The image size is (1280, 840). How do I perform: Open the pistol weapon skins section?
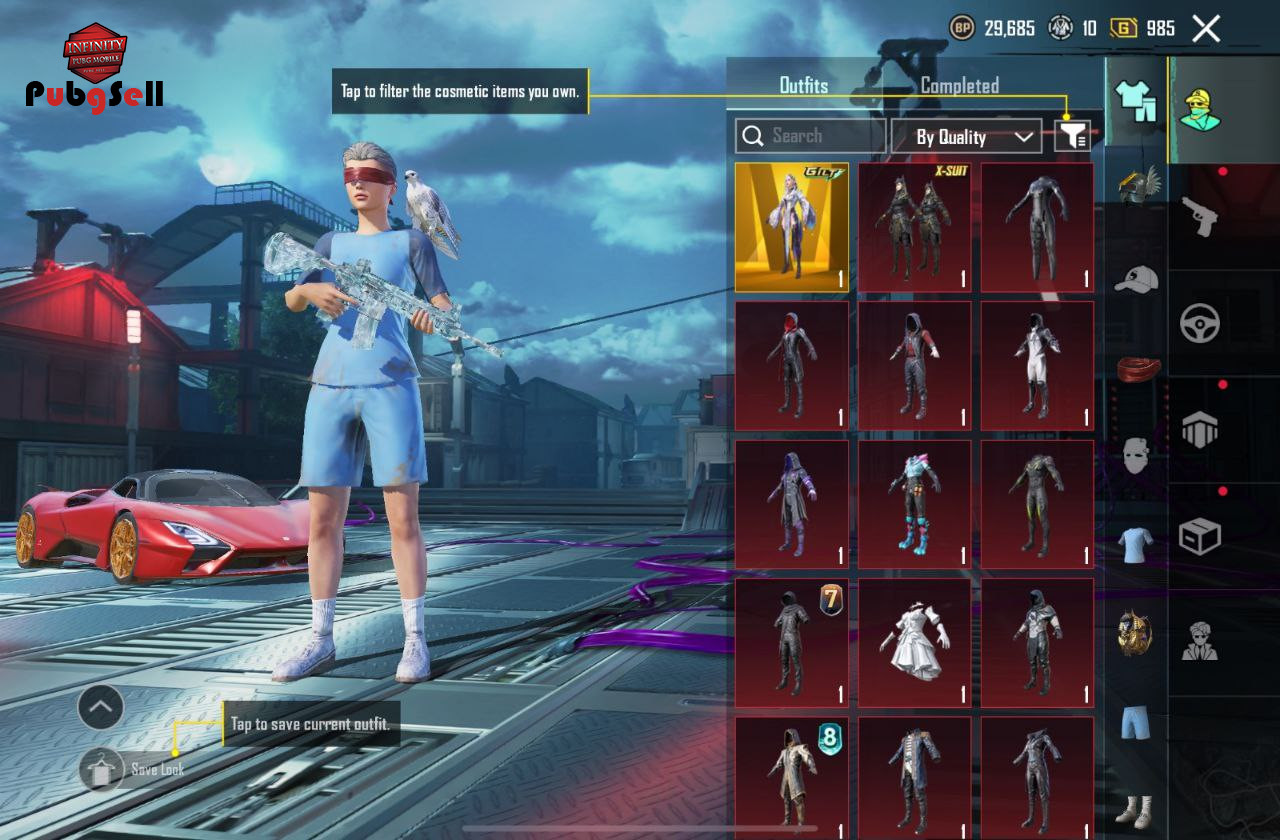(1200, 215)
